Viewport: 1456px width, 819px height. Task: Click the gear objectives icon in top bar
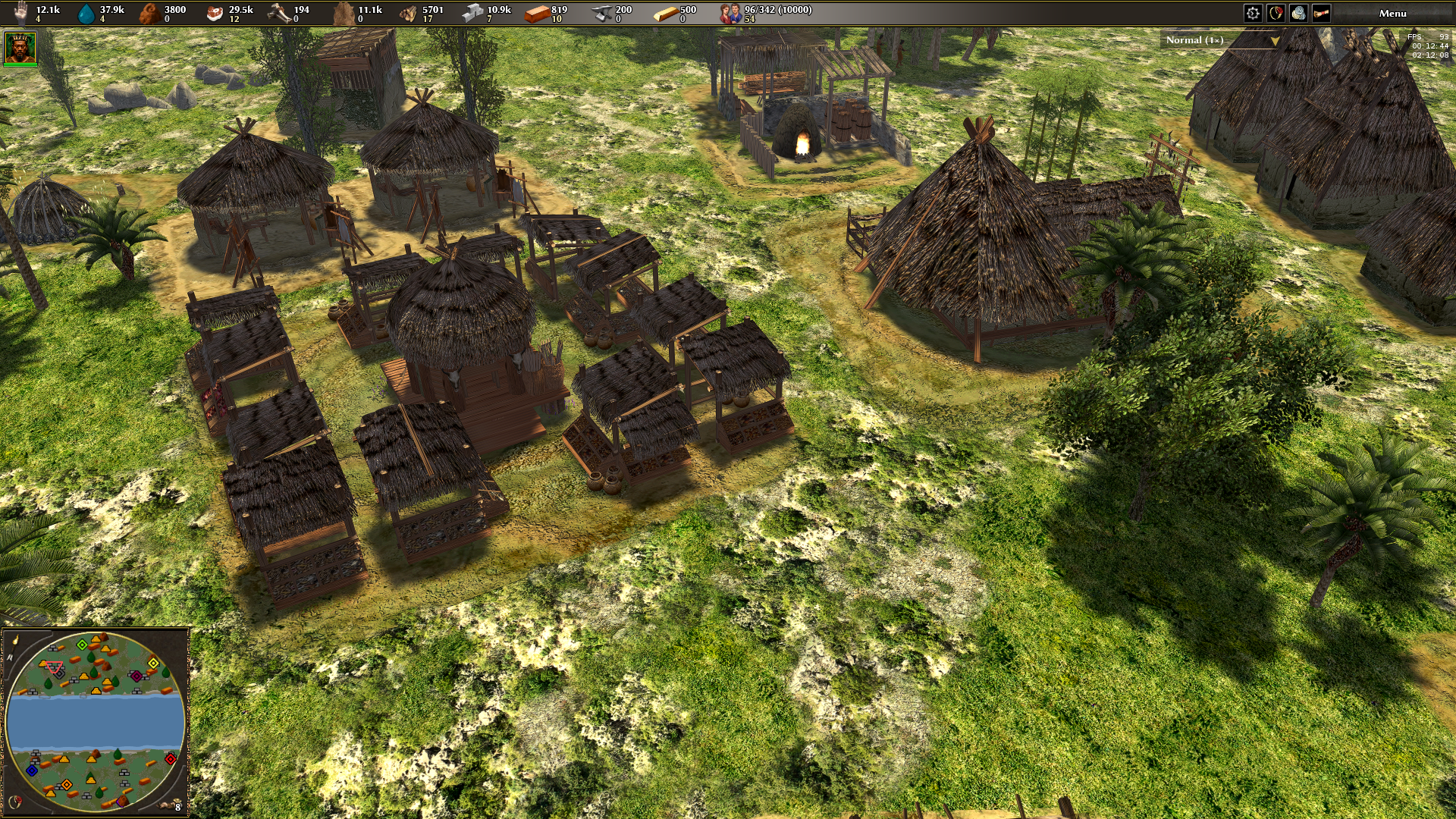1253,13
